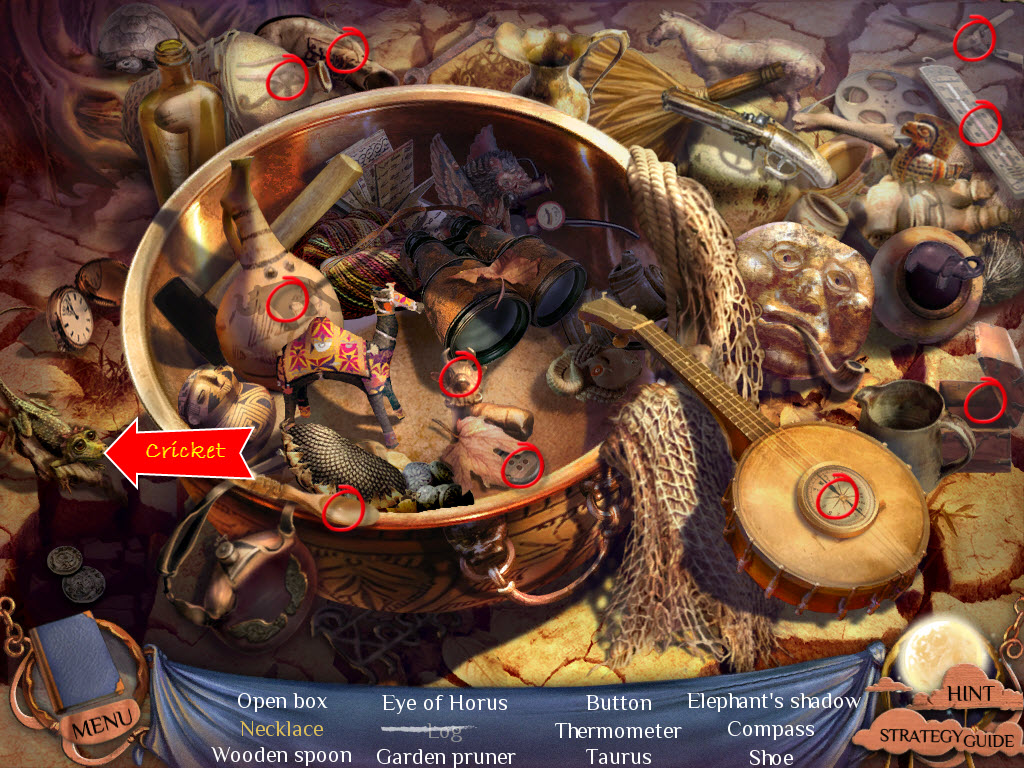
Task: Choose 'Thermometer' list entry
Action: coord(618,731)
